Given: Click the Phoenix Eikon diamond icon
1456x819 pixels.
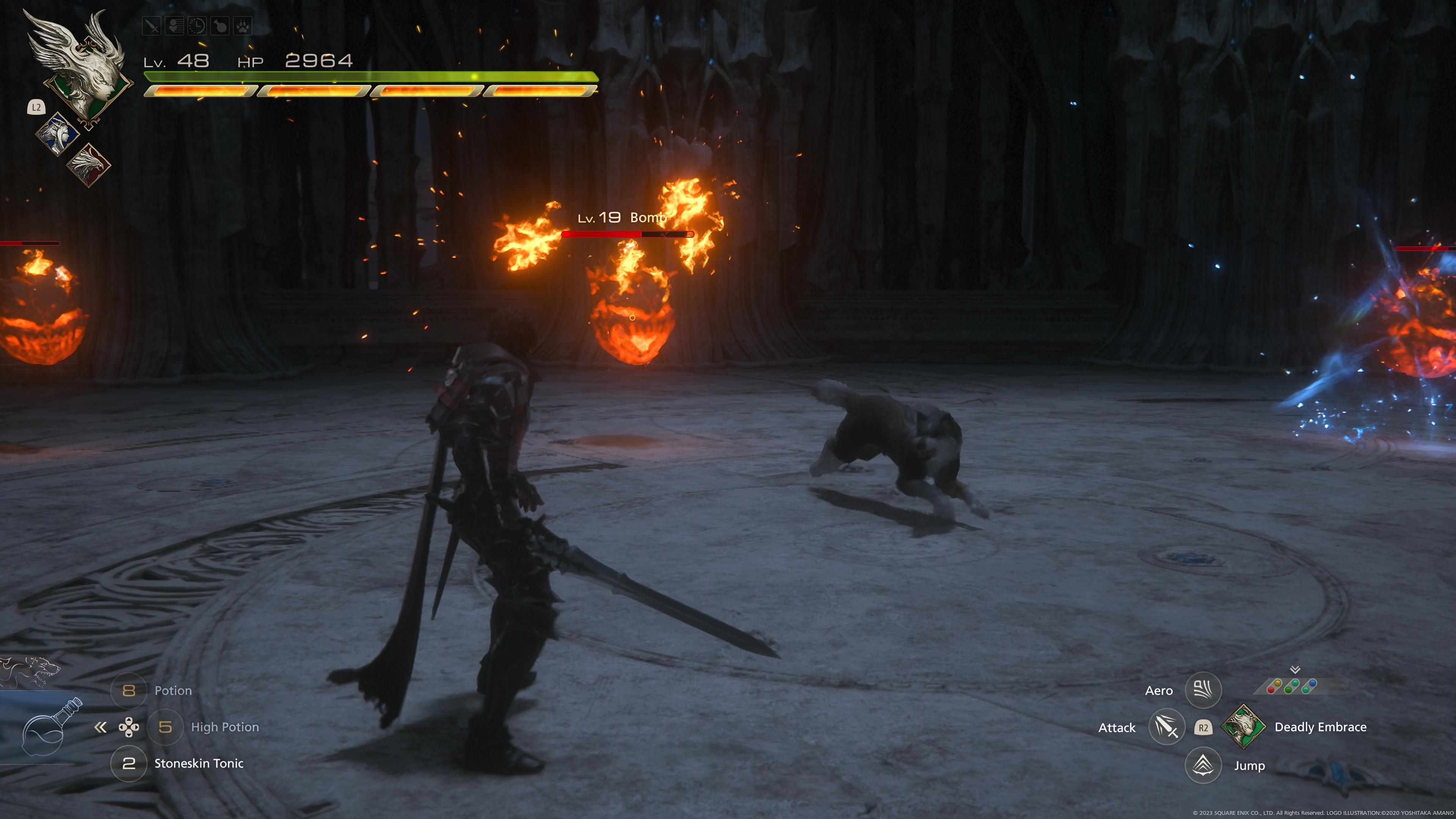Looking at the screenshot, I should pos(89,165).
